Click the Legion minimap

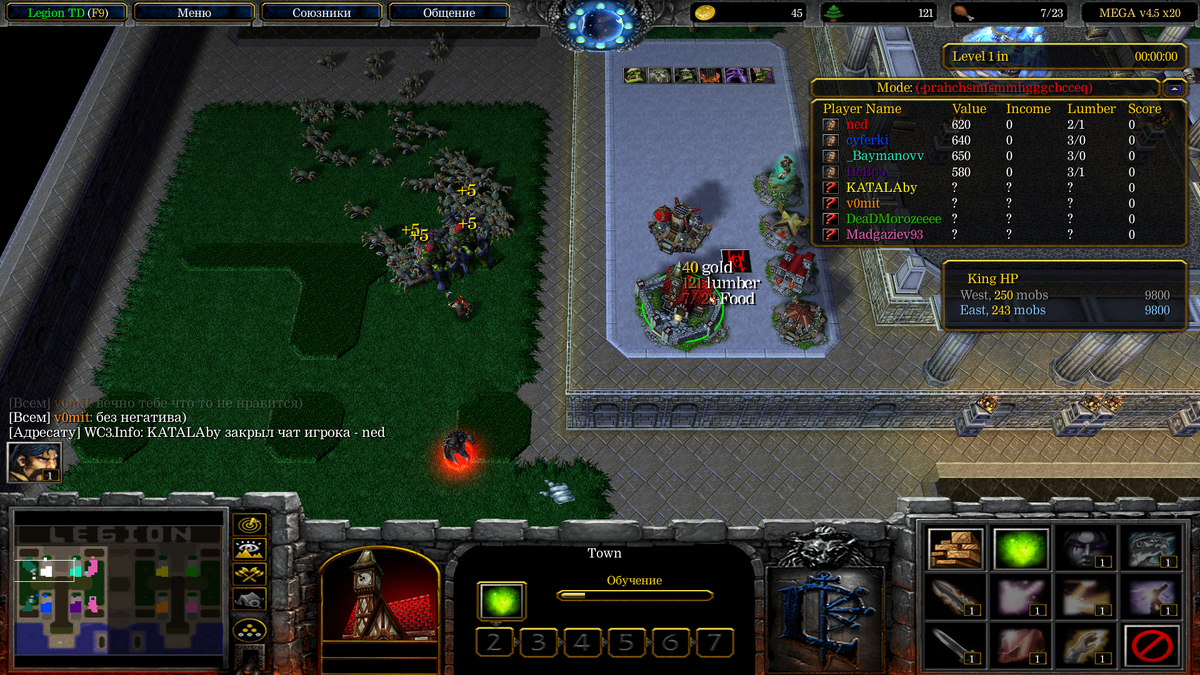click(118, 589)
